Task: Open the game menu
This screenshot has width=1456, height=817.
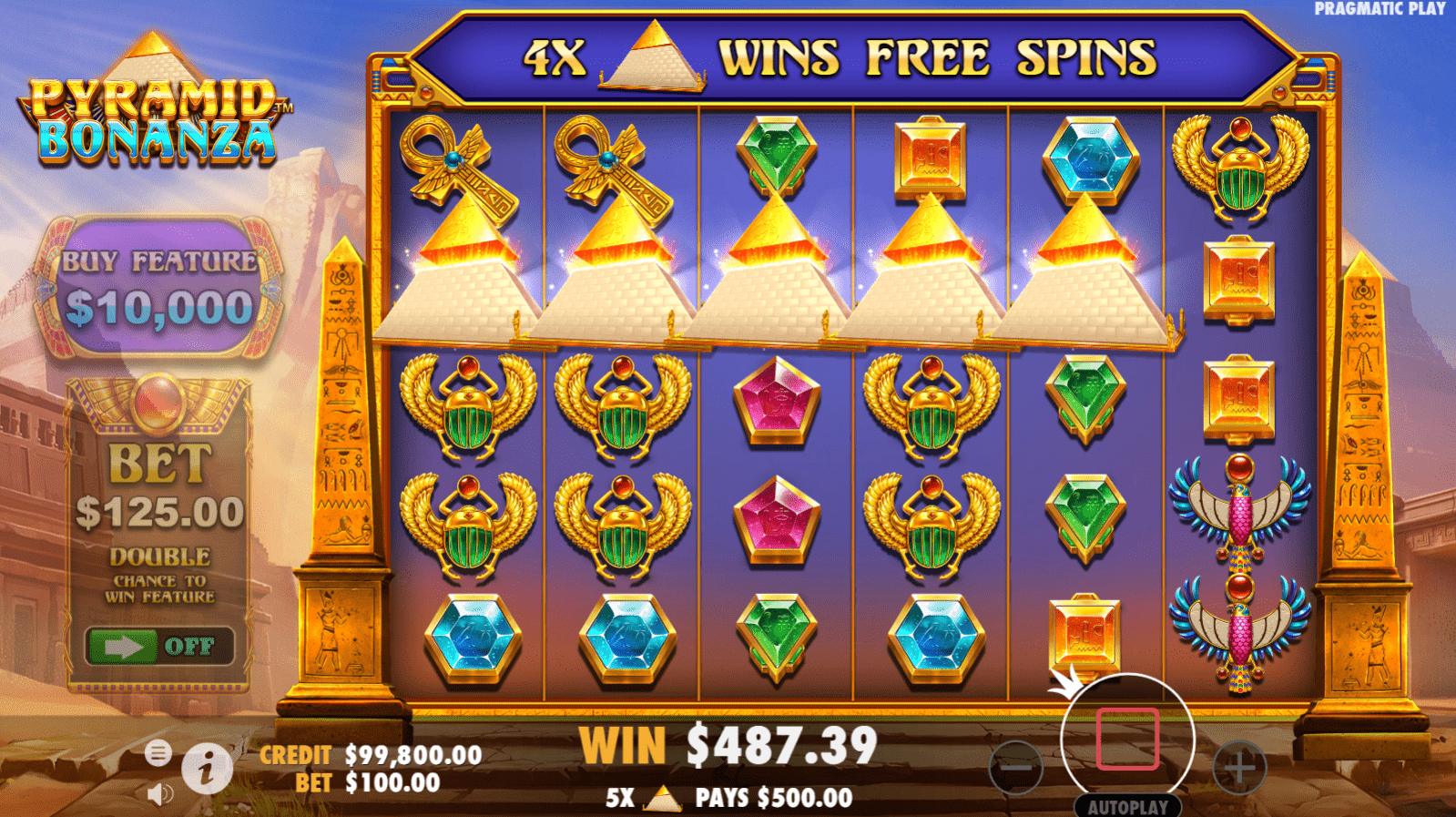Action: [x=160, y=754]
